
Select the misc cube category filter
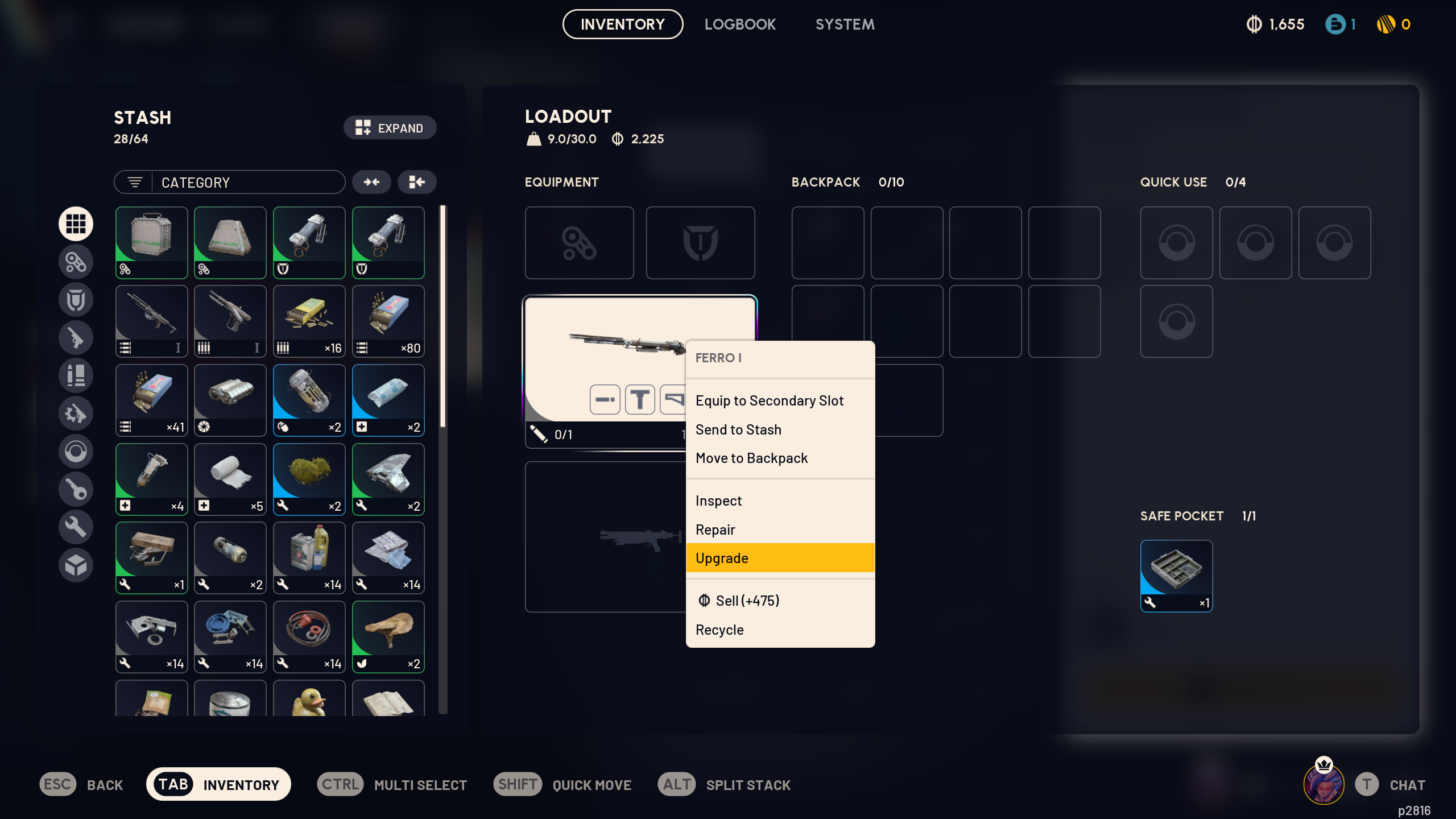(76, 565)
